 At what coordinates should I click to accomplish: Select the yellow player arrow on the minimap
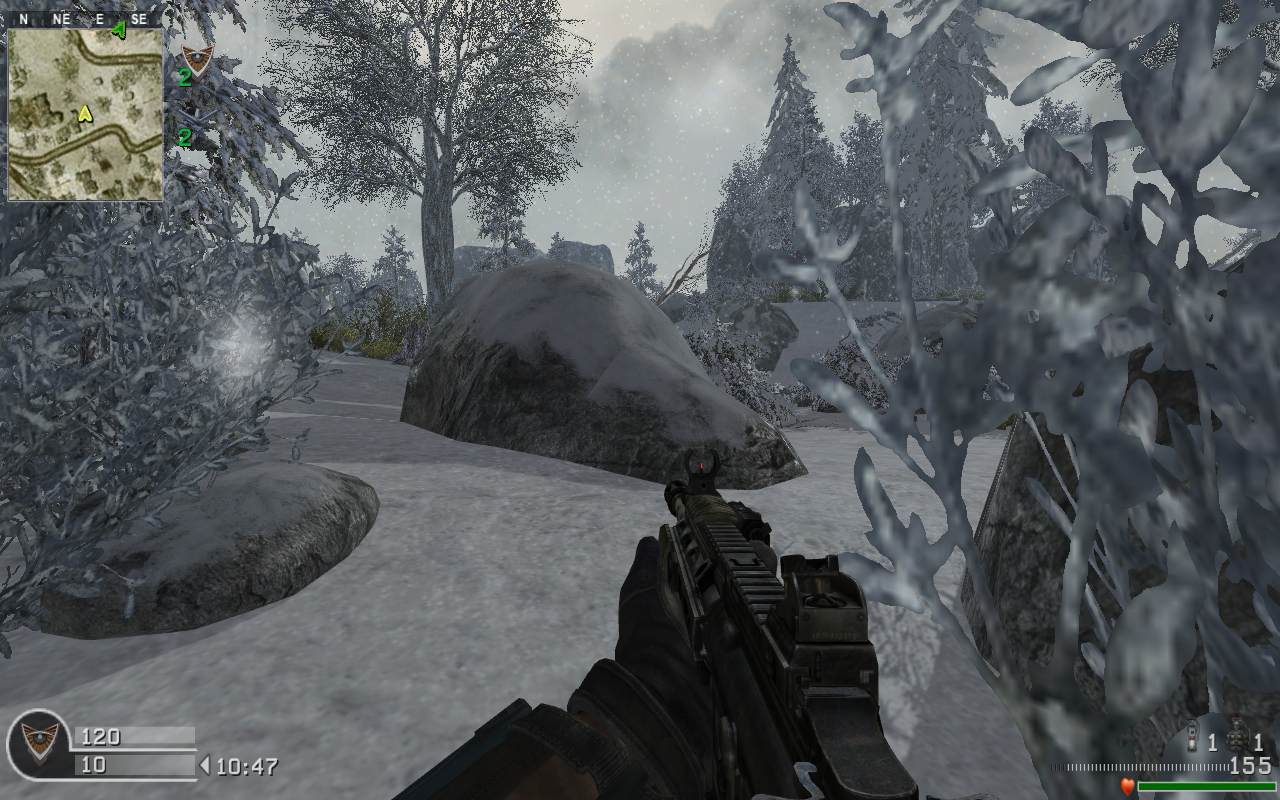pos(86,114)
